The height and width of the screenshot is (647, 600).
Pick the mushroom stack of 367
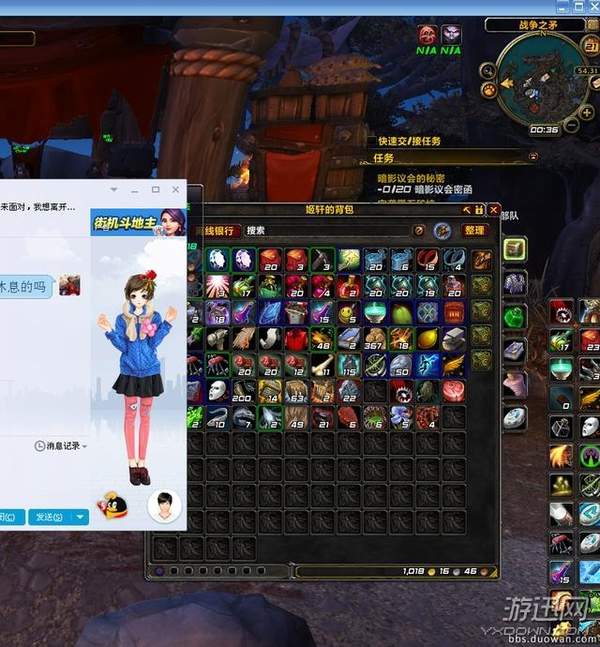click(374, 338)
